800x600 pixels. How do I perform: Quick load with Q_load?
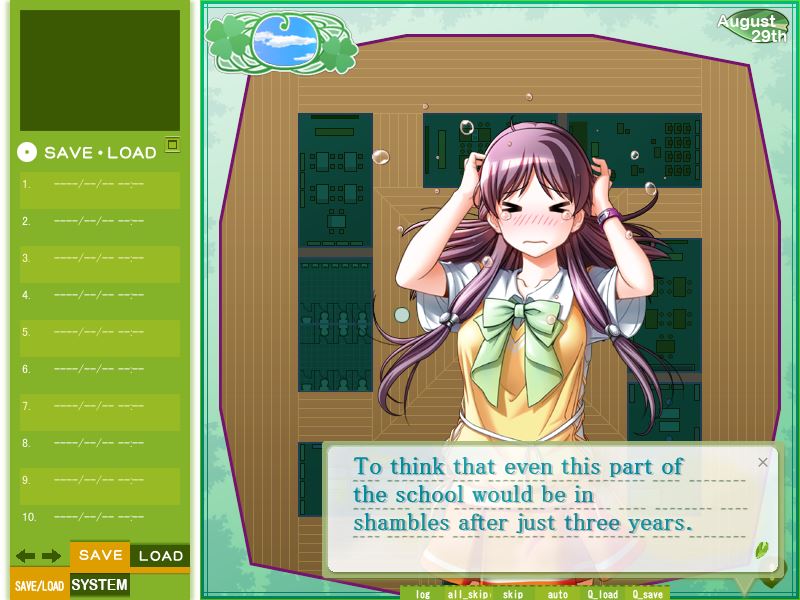[x=603, y=594]
